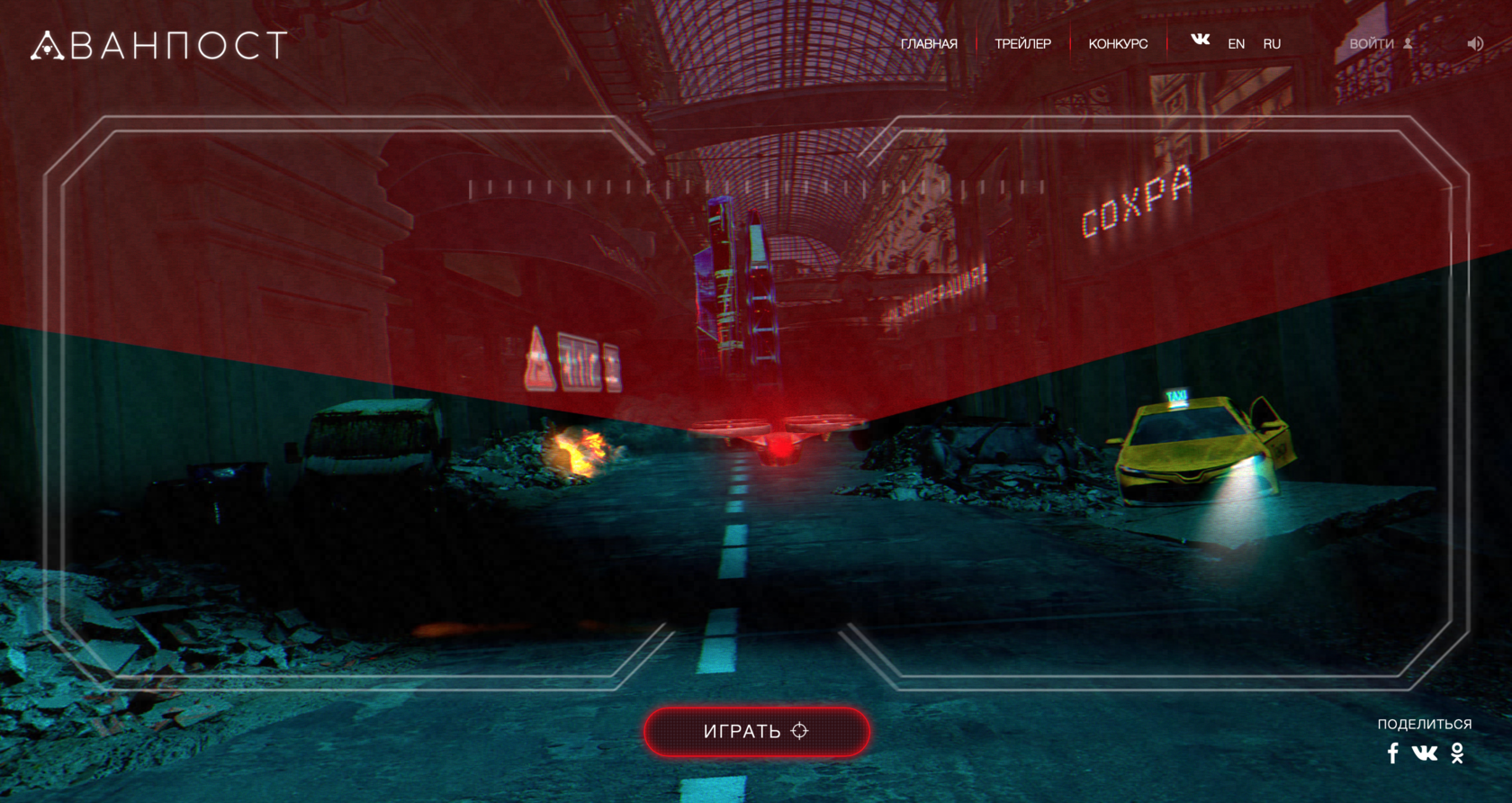The width and height of the screenshot is (1512, 803).
Task: Open the КОНКУРС page
Action: (x=1118, y=44)
